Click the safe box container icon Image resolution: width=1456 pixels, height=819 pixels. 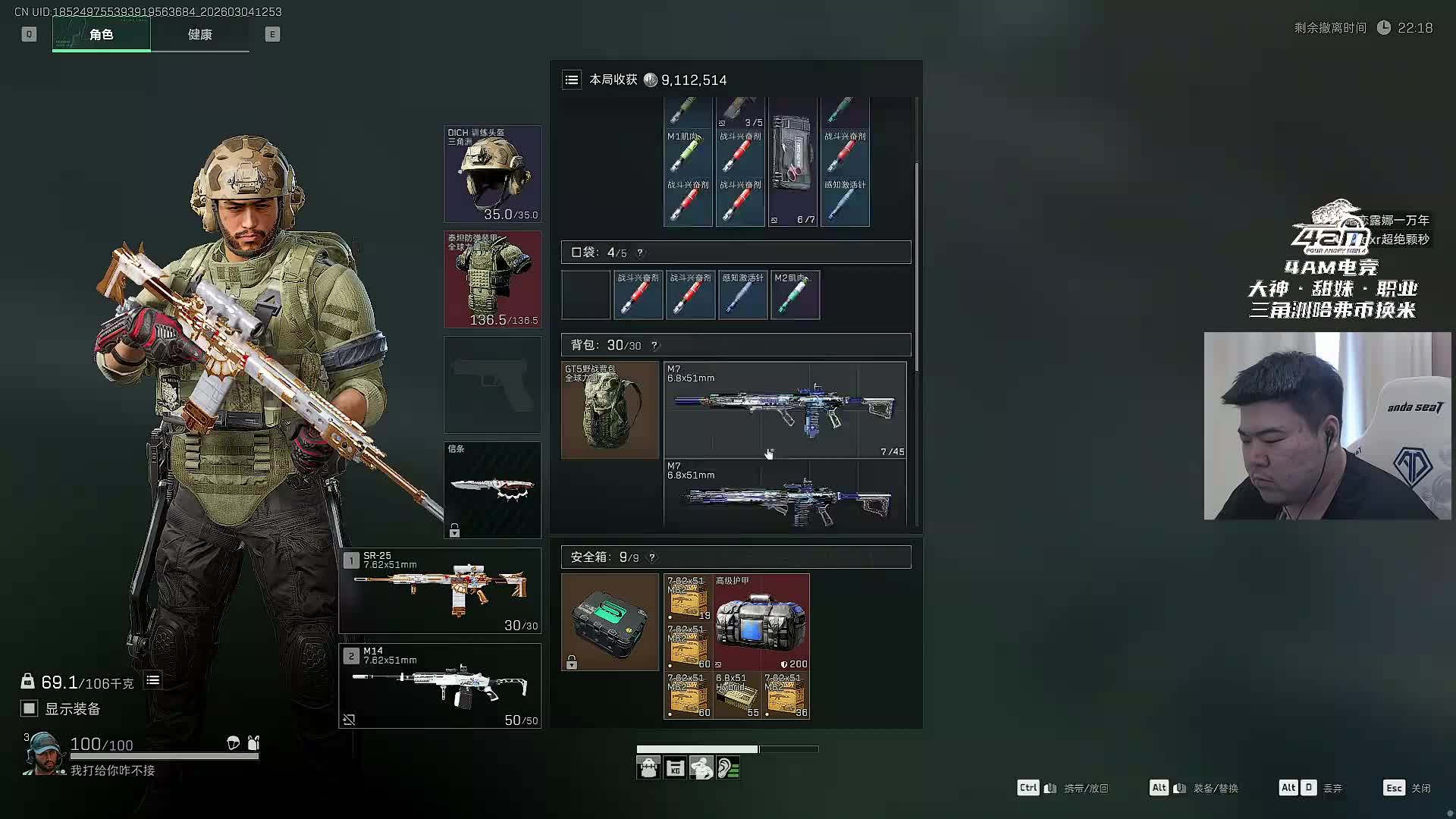click(610, 622)
